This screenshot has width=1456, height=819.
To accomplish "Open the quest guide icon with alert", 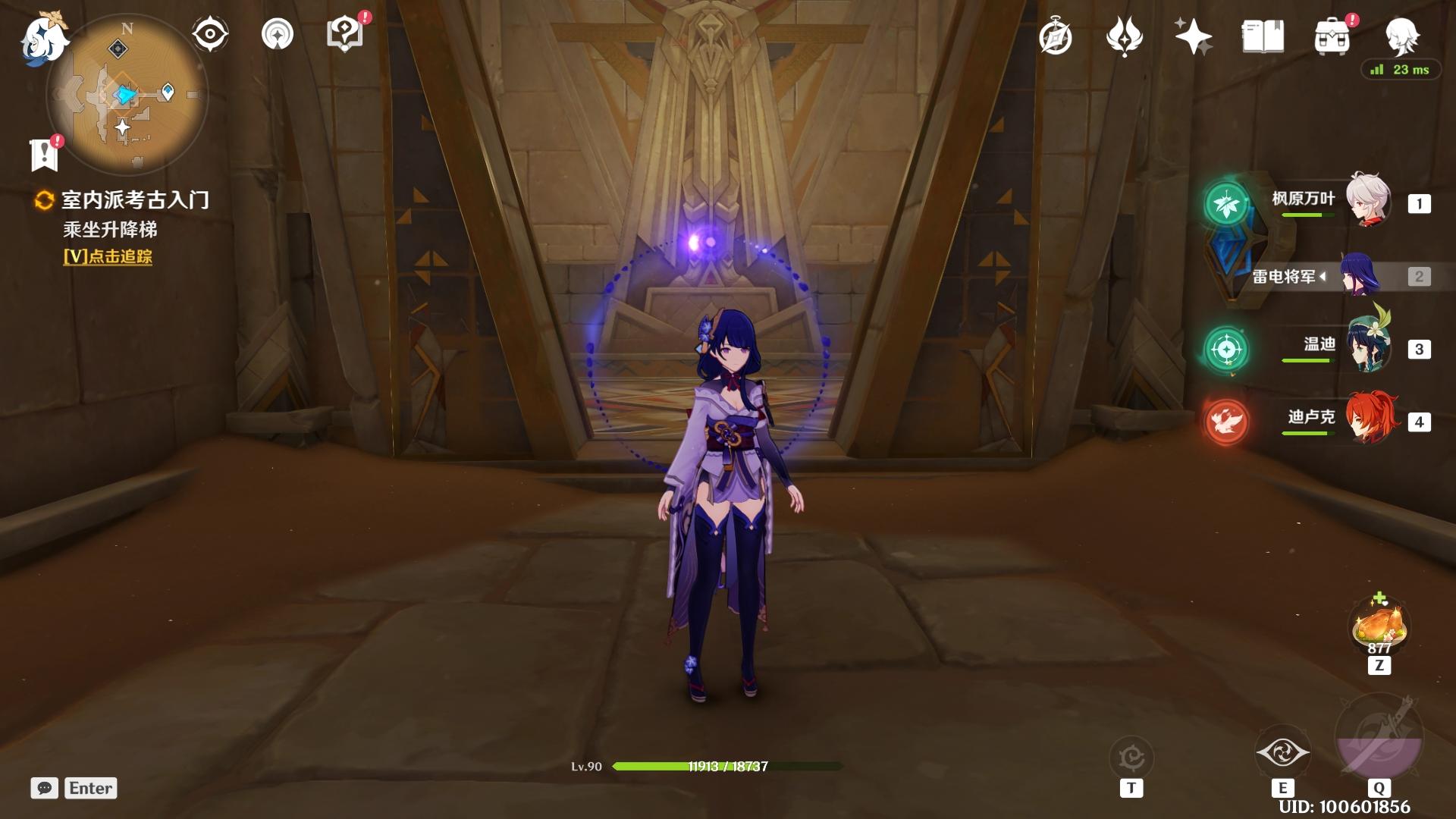I will (x=345, y=34).
